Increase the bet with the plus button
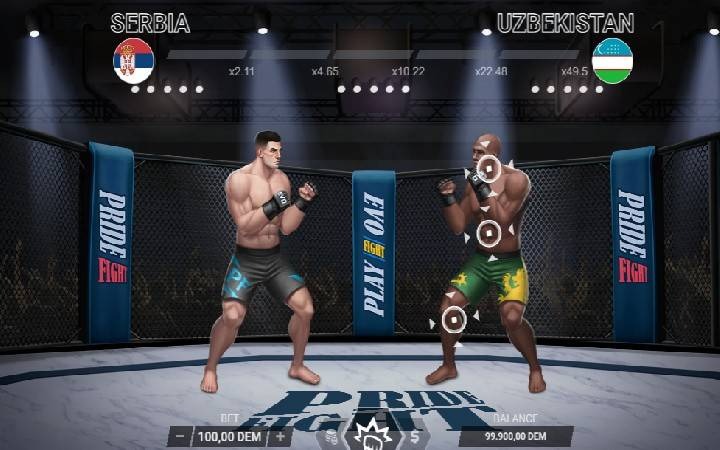Viewport: 720px width, 450px height. pos(280,436)
